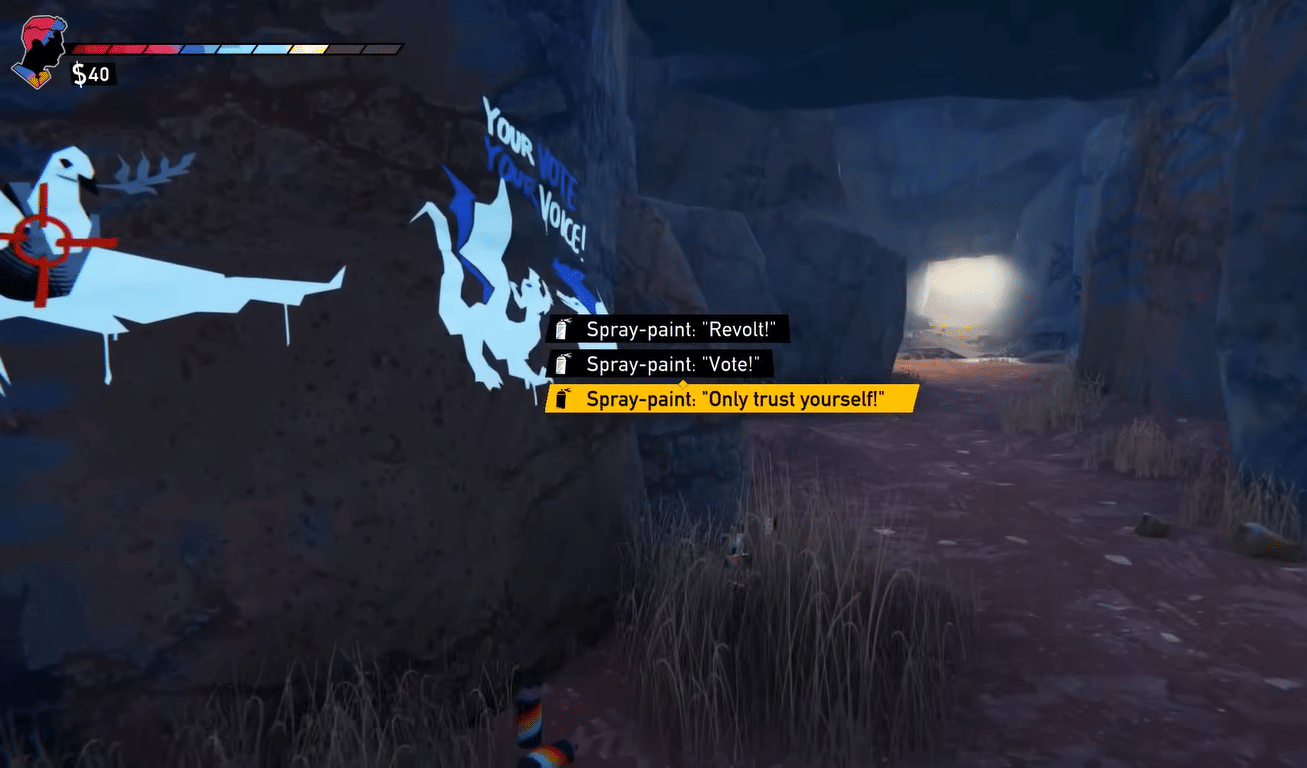
Task: Select the spray-paint "Vote!" option
Action: coord(661,364)
